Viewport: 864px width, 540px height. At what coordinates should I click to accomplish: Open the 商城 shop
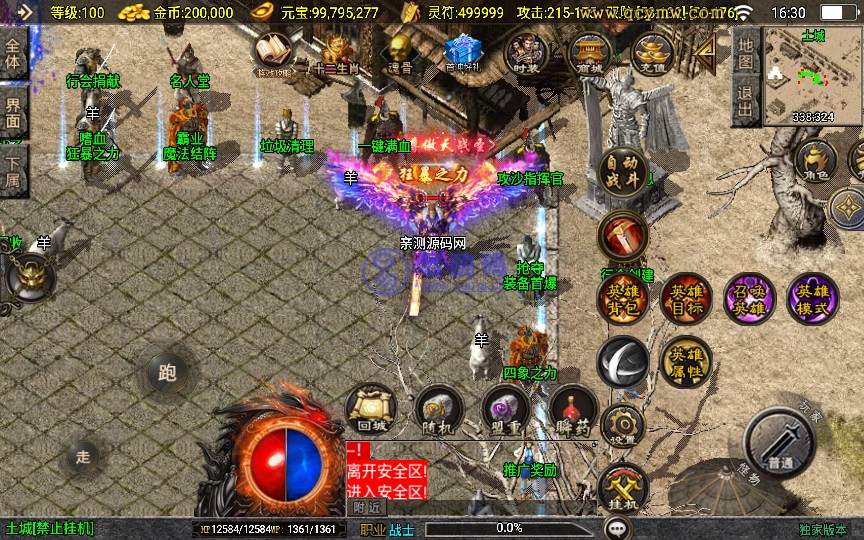coord(590,53)
